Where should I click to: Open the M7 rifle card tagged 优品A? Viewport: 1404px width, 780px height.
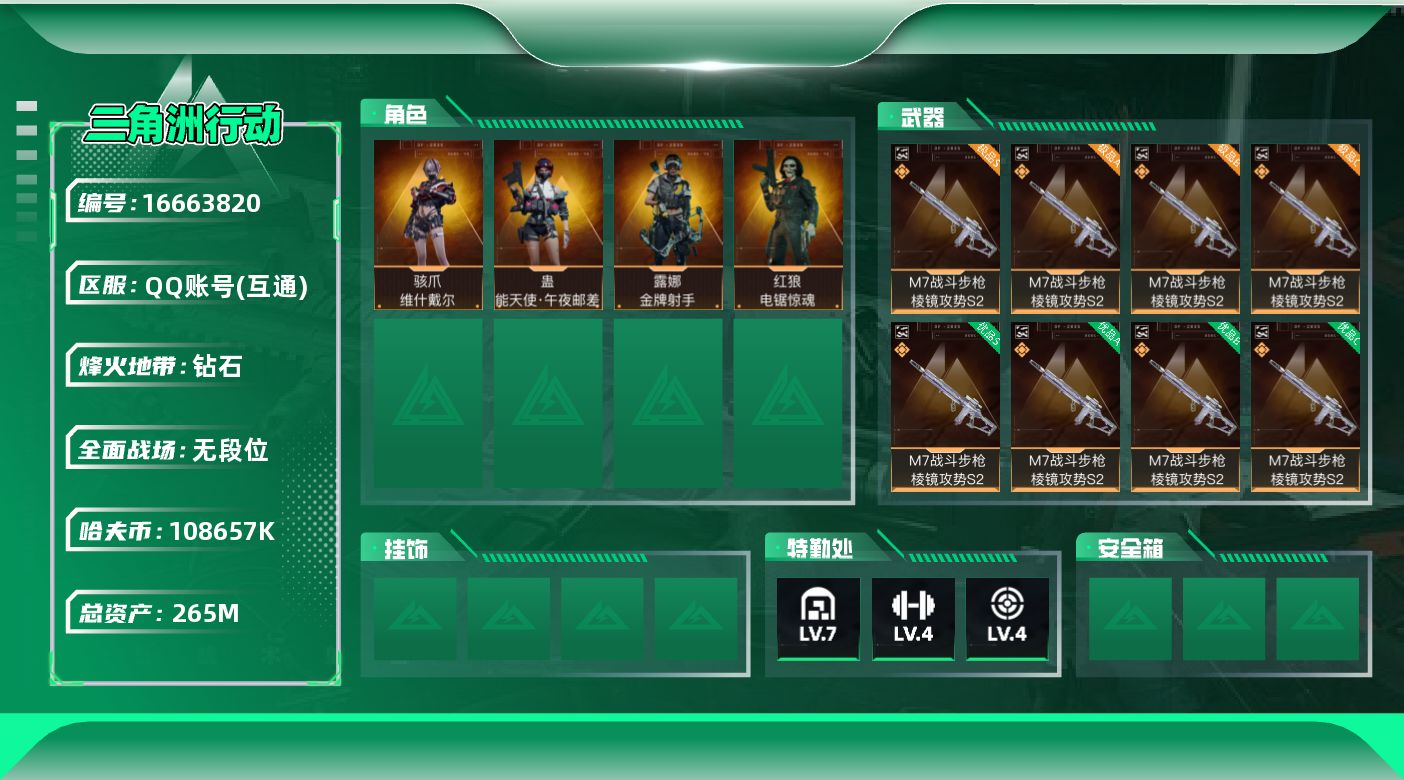(1065, 406)
